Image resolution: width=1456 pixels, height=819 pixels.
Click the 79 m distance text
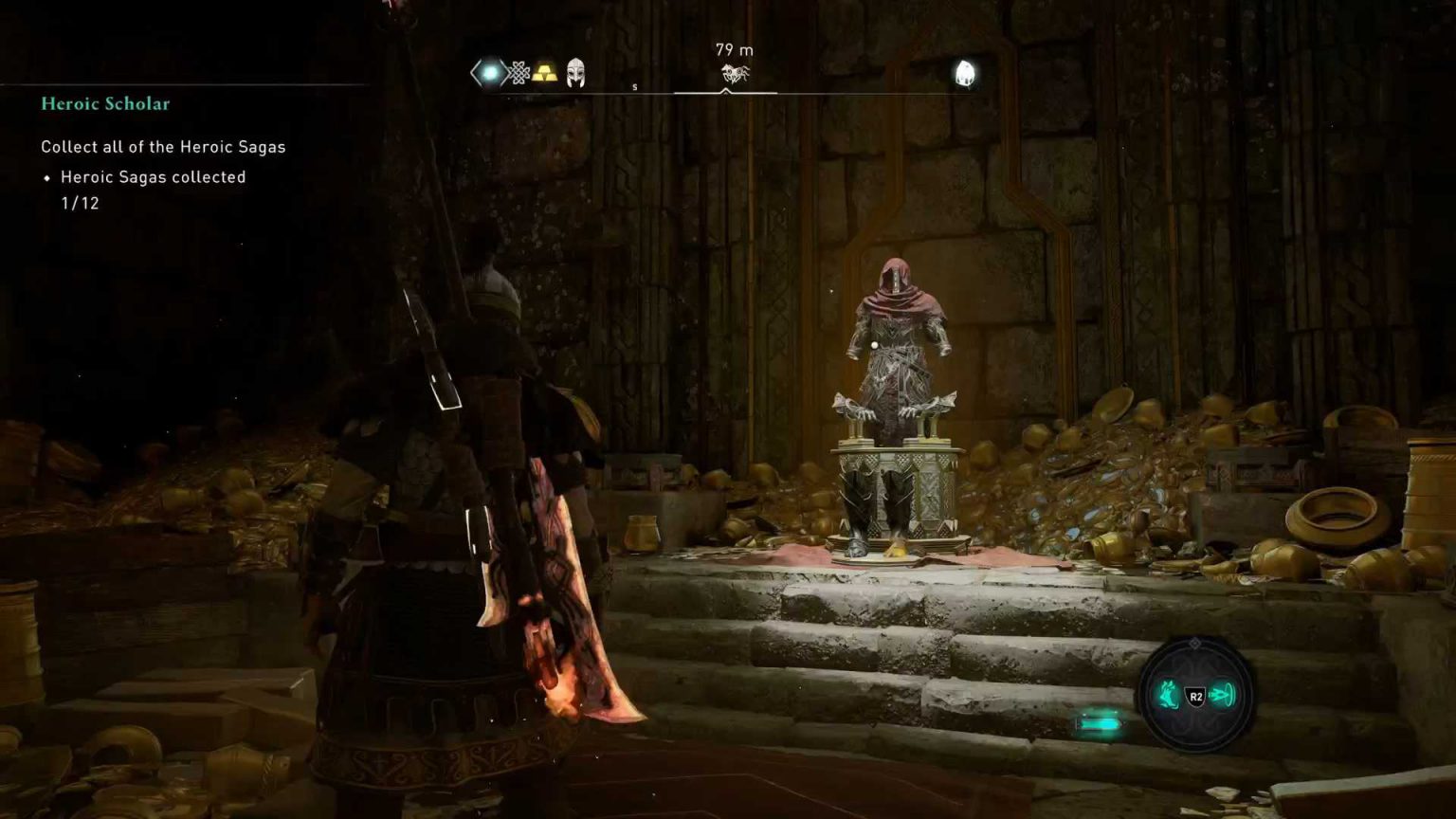pos(733,50)
